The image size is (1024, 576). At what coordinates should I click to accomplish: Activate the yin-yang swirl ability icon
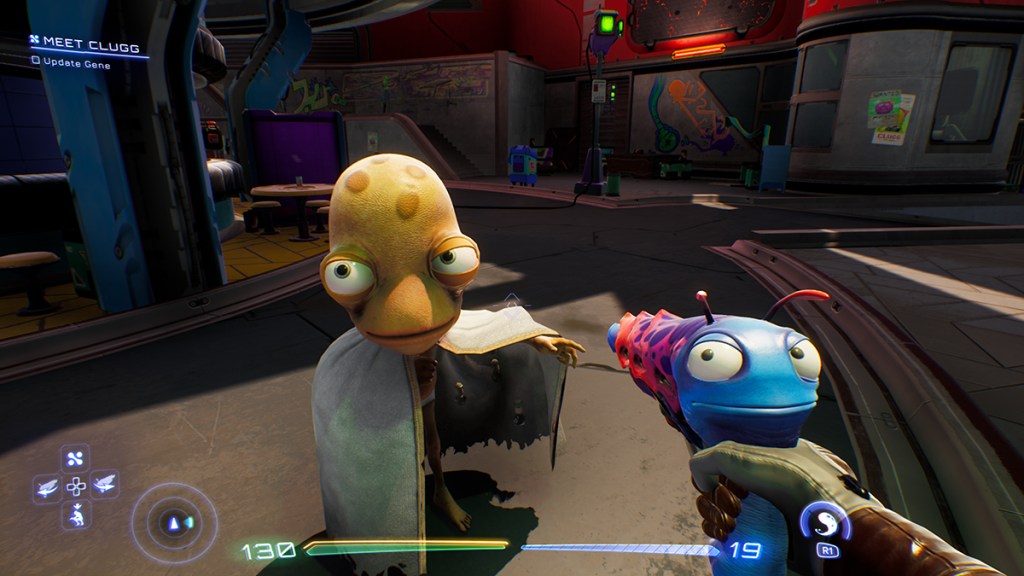823,521
